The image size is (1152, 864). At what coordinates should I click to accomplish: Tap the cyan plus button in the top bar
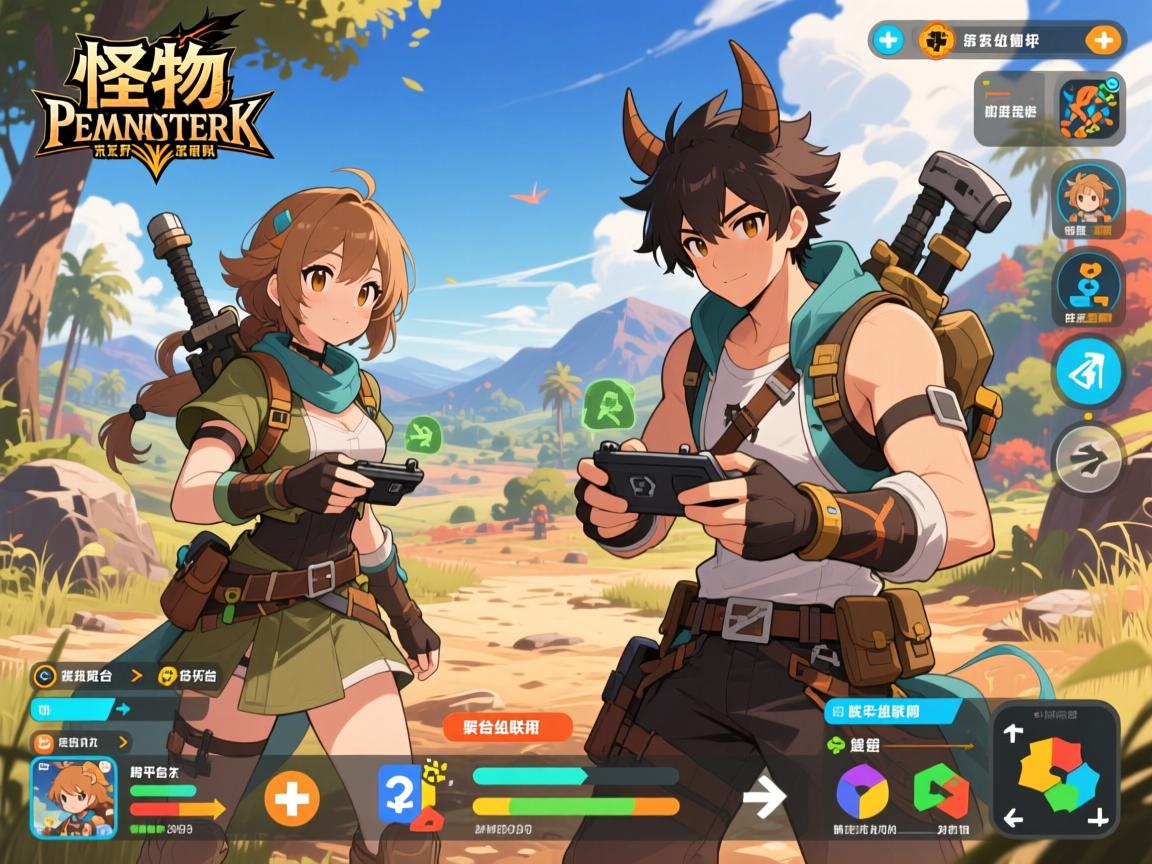pos(888,40)
